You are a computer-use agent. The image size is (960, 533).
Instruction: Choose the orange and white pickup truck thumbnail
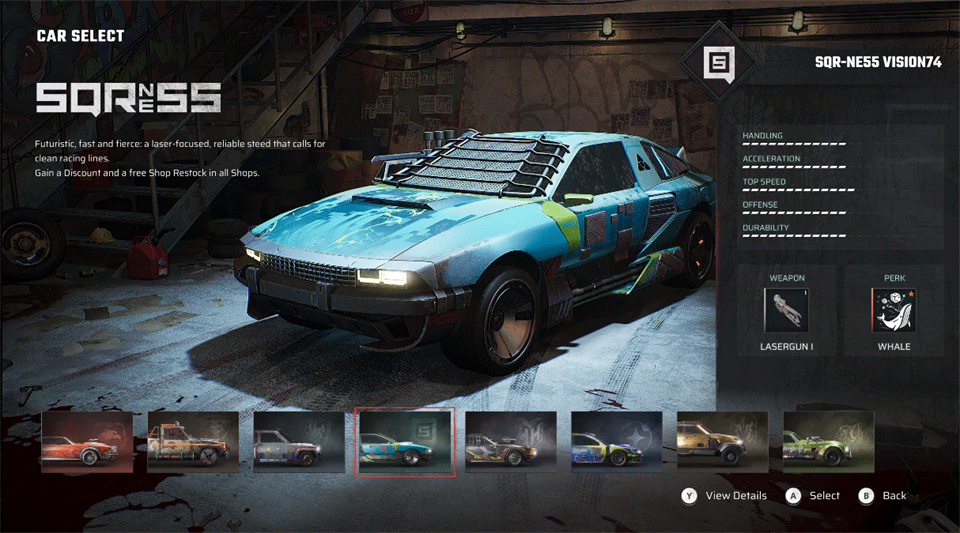[x=193, y=442]
